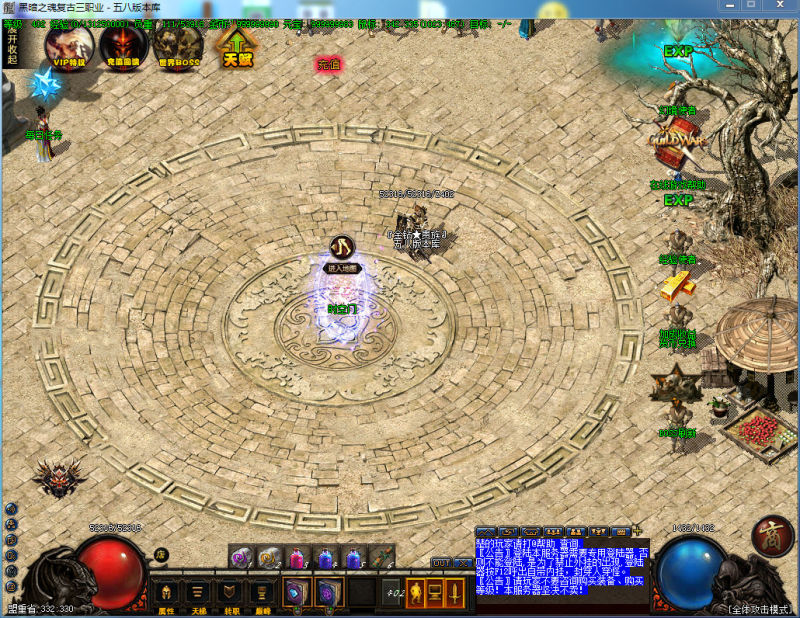Open the 天梯 ladder panel
Screen dimensions: 800x618
[x=198, y=593]
